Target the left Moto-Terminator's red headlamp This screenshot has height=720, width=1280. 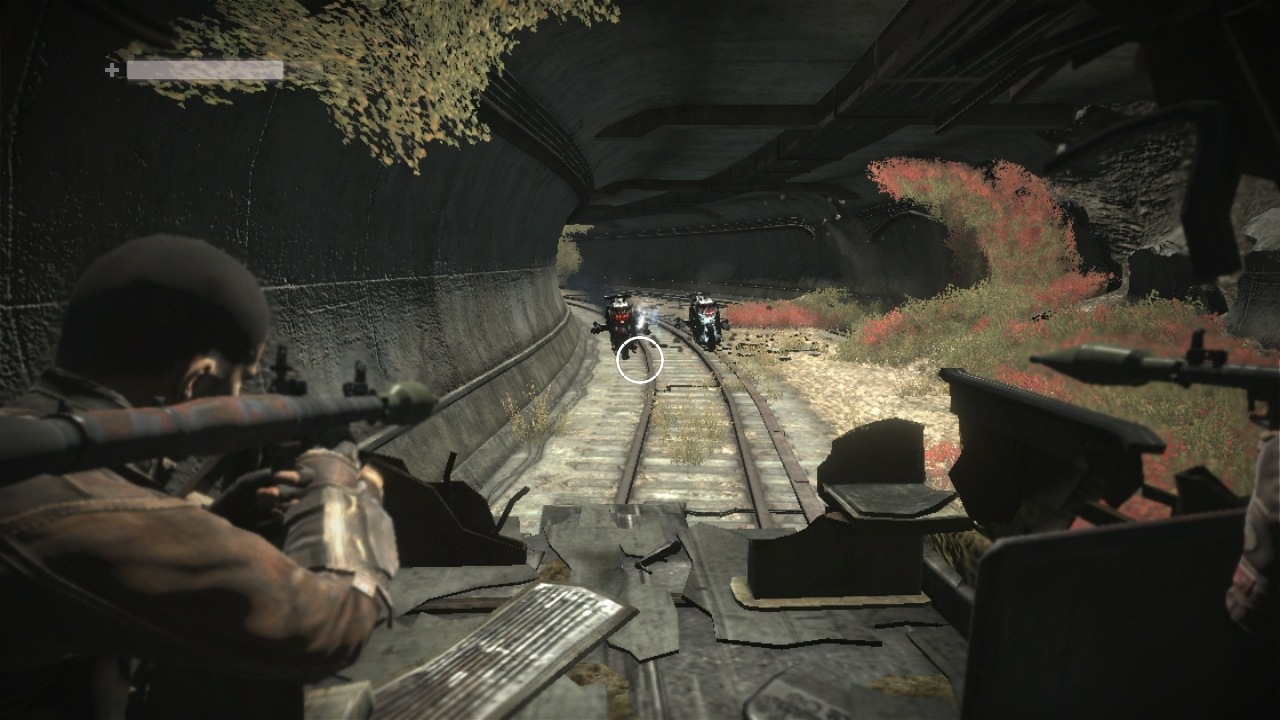click(622, 316)
